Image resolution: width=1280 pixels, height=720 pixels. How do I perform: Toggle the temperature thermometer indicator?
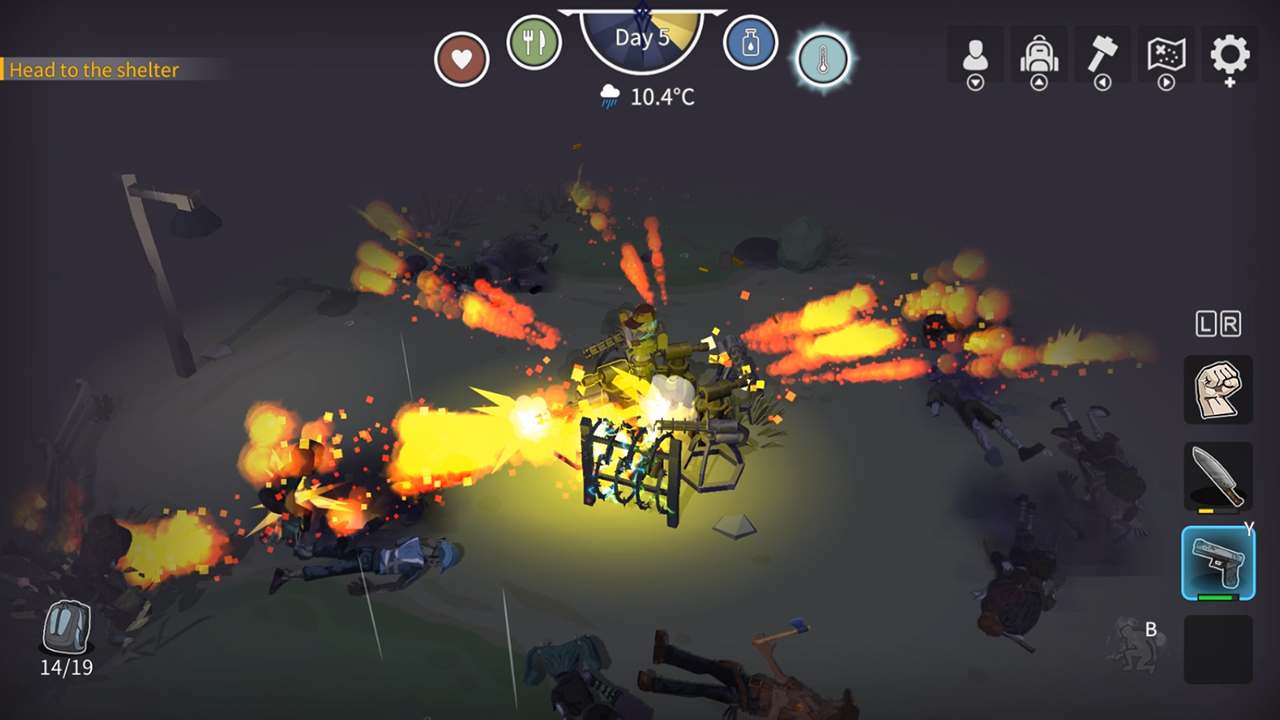click(x=823, y=58)
